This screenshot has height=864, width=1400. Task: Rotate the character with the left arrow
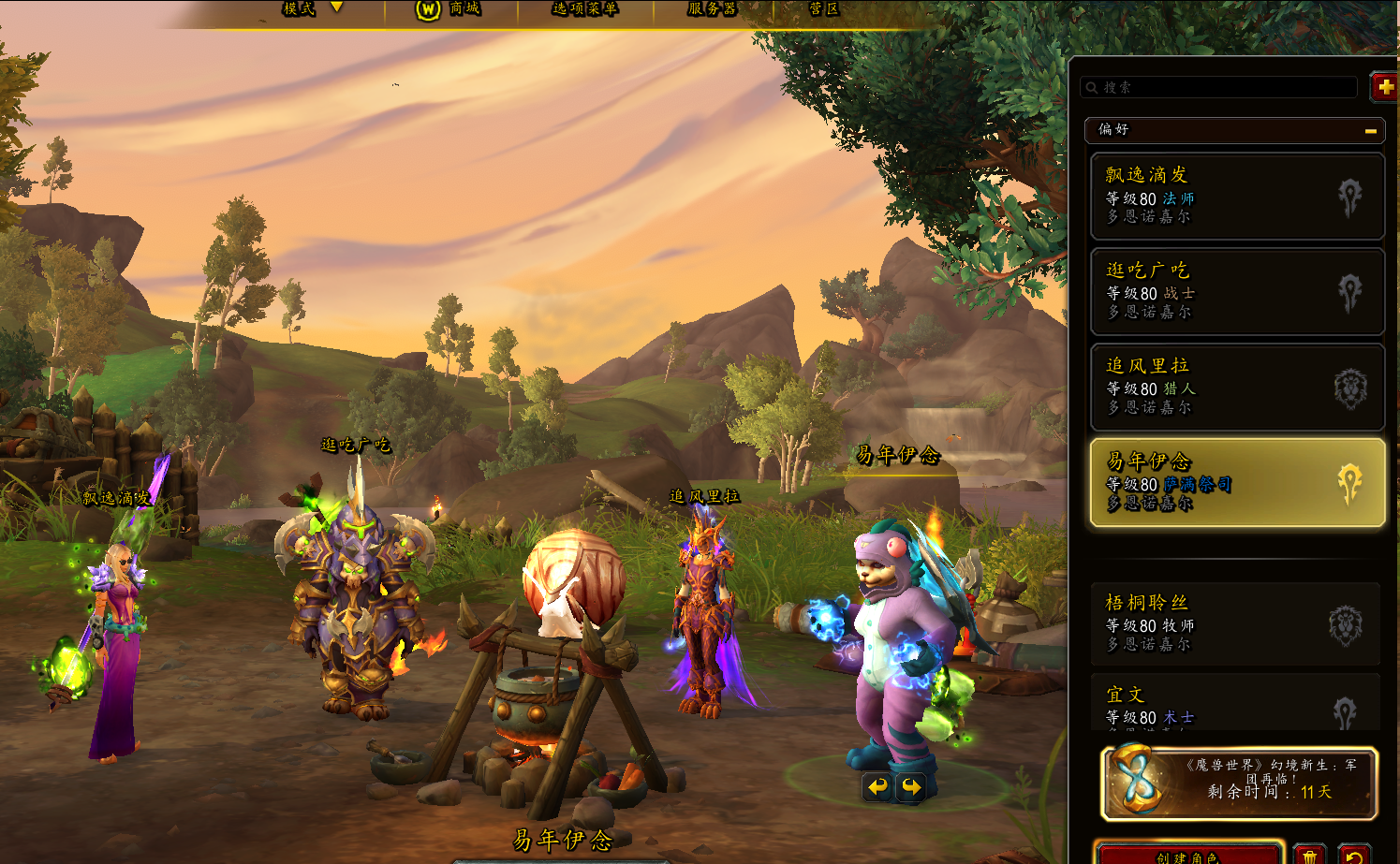pos(877,787)
